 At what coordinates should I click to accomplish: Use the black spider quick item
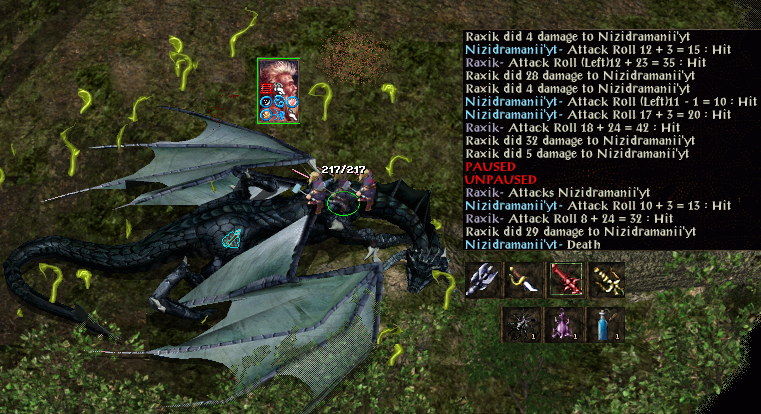point(520,326)
